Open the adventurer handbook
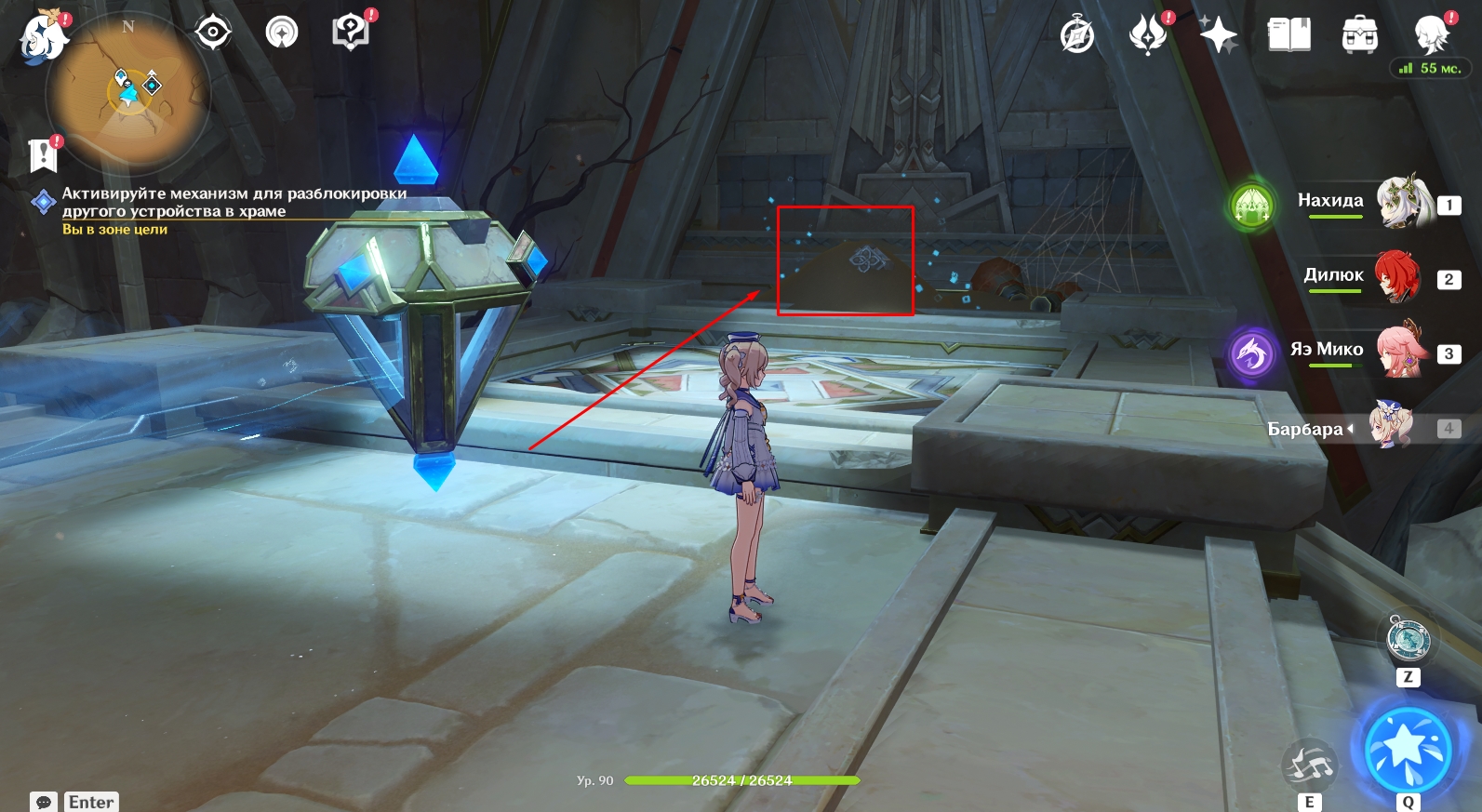This screenshot has height=812, width=1482. [1288, 35]
